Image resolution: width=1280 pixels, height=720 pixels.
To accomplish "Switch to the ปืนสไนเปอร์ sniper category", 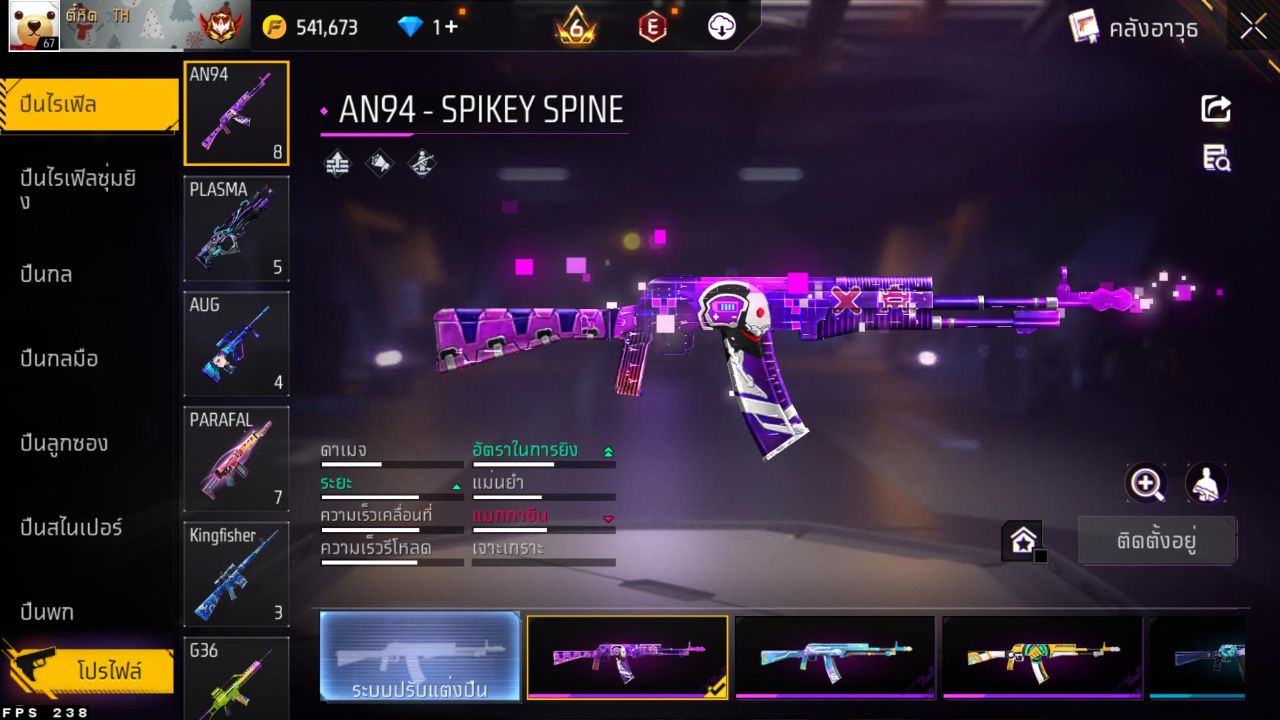I will pos(73,528).
